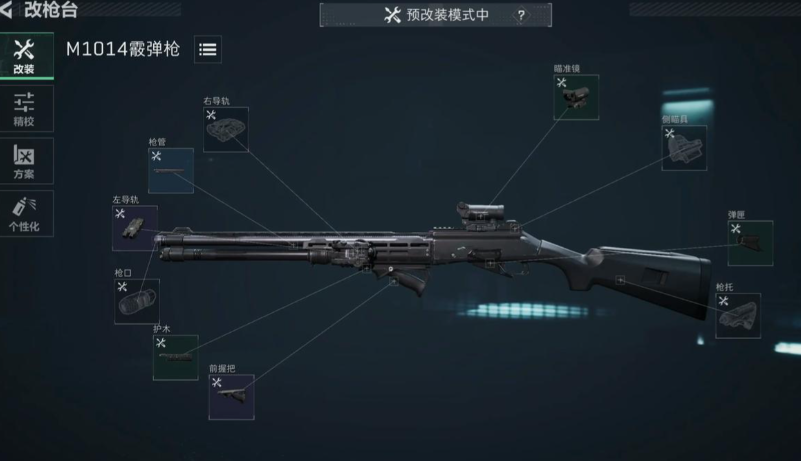Open the list menu beside M1014霰弹枪

208,50
